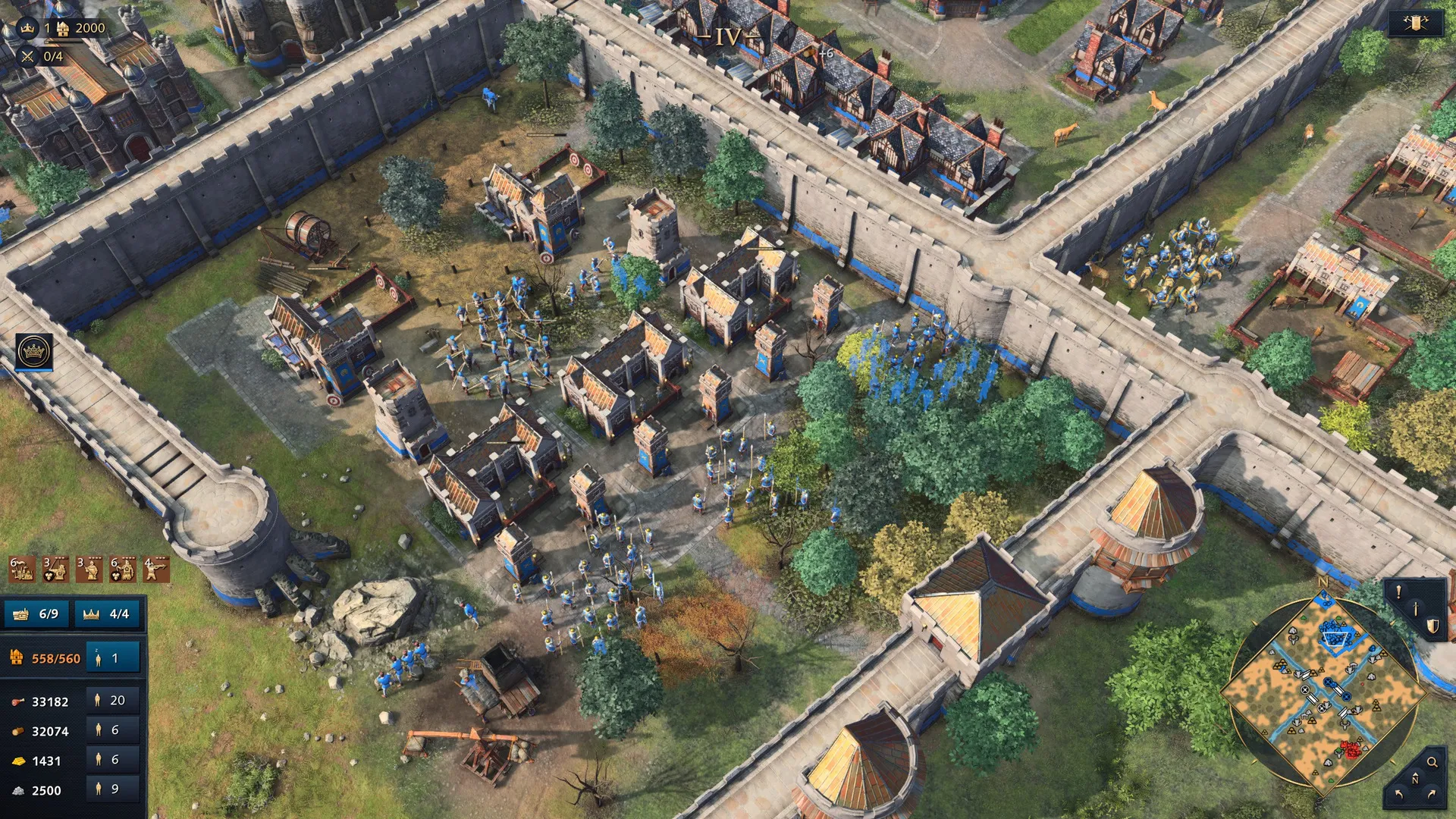This screenshot has width=1456, height=819.
Task: Open the menu button in the top-right corner
Action: (x=1415, y=24)
